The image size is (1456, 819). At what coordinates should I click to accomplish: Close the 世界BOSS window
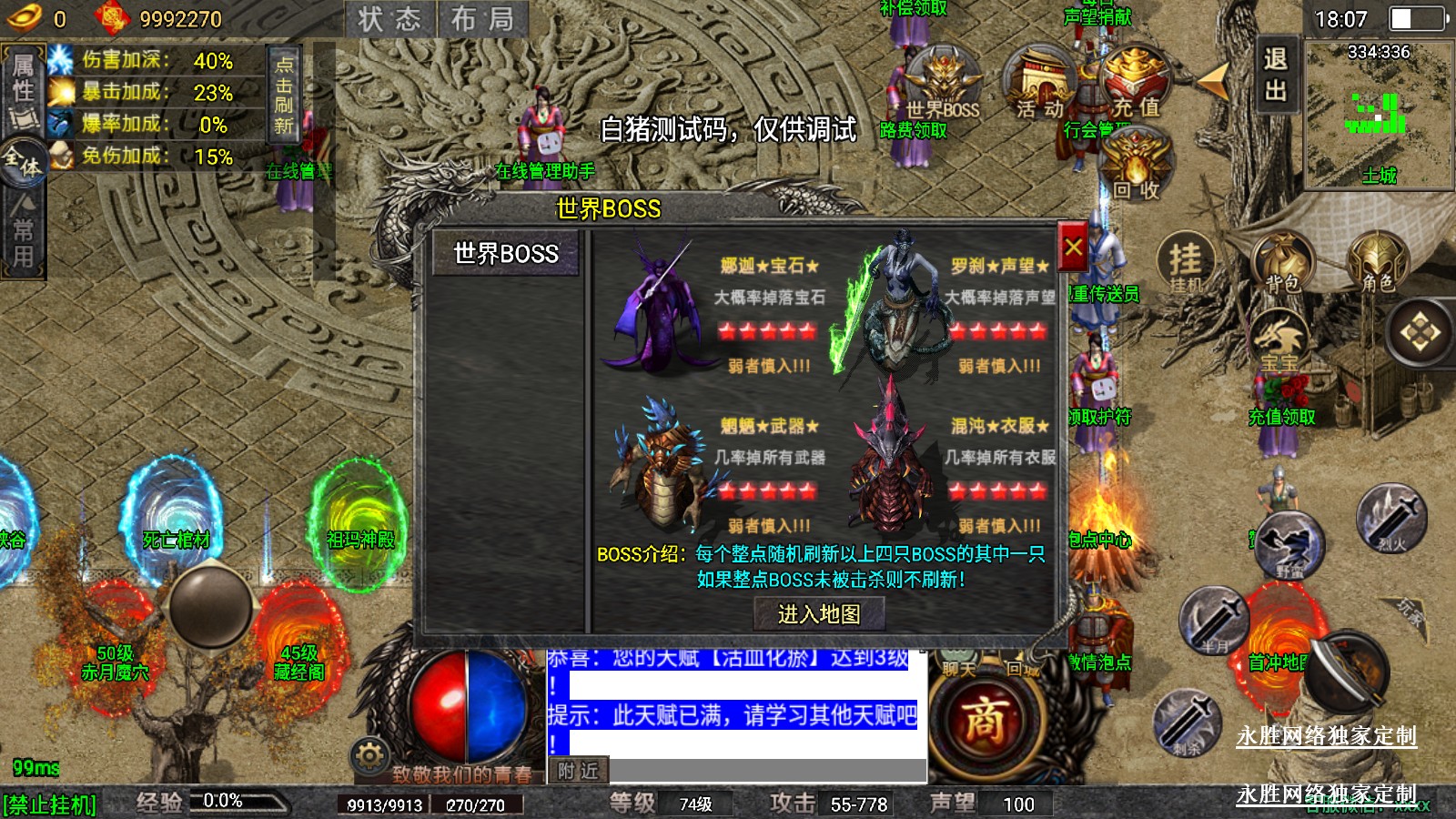(x=1073, y=247)
